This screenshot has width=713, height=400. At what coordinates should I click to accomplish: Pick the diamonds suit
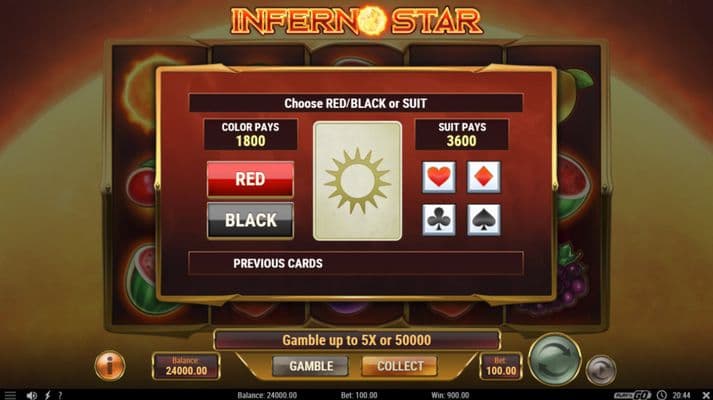coord(484,178)
